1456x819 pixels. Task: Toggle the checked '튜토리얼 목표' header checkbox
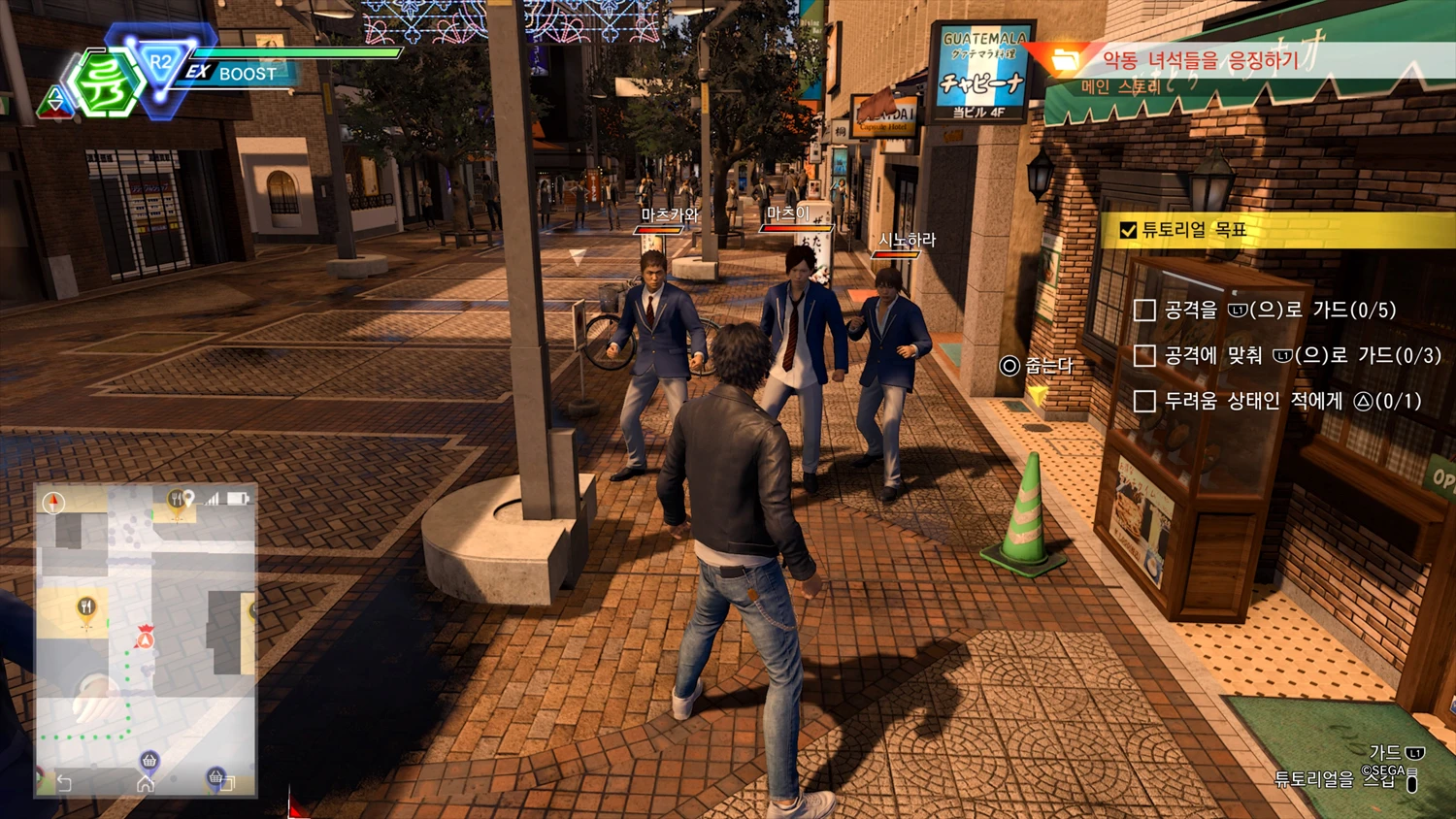coord(1128,230)
